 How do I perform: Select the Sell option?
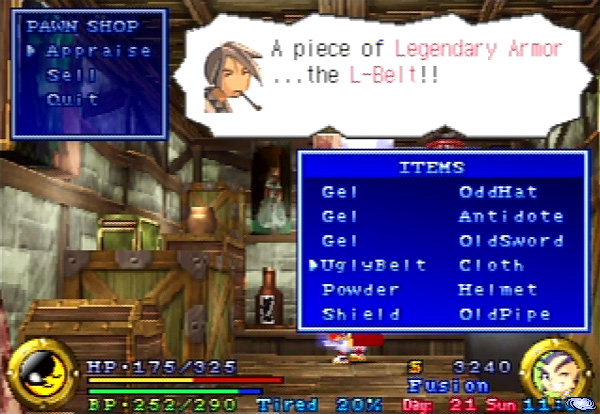coord(72,75)
